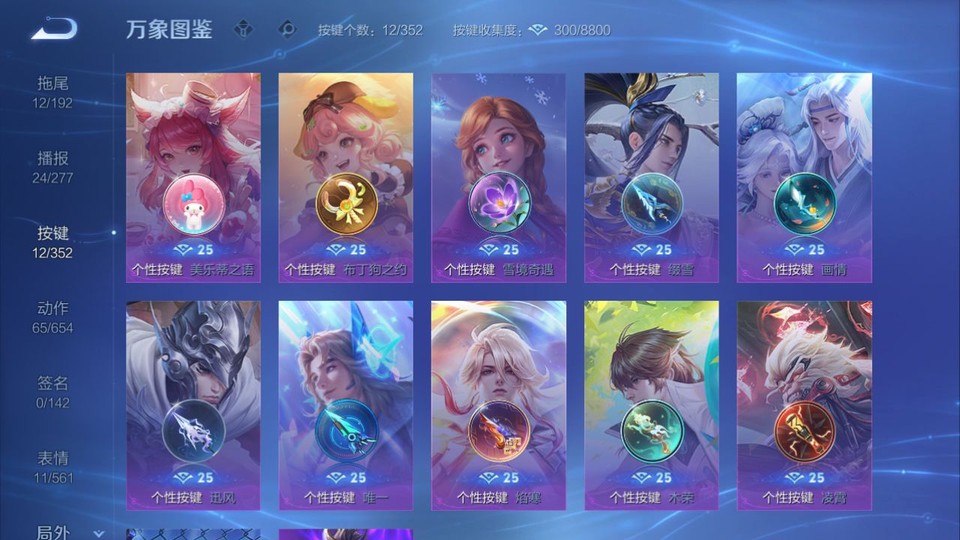Switch to the 拖尾 category tab
The height and width of the screenshot is (540, 960).
point(53,91)
